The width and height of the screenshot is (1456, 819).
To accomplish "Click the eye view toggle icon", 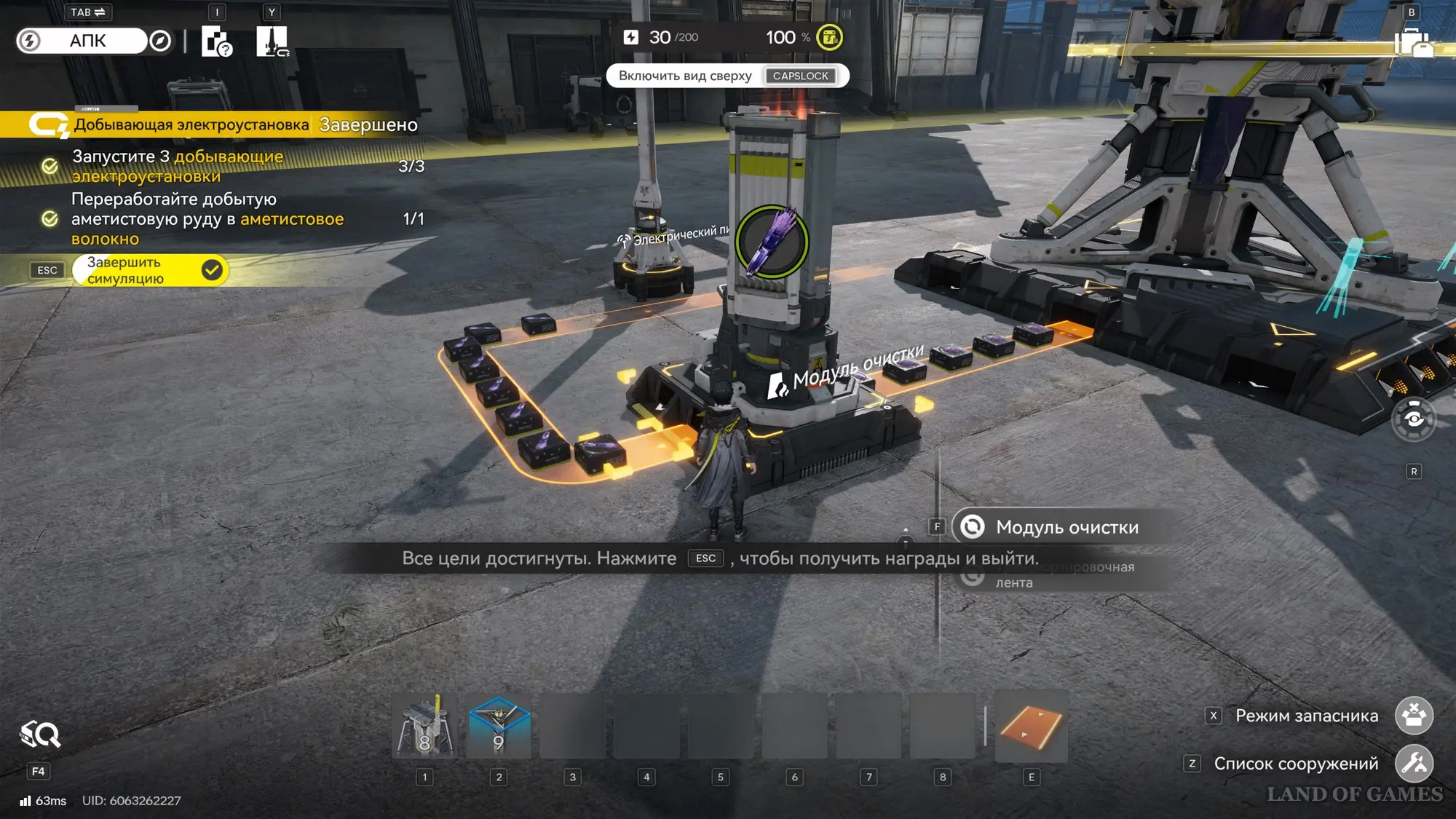I will (1414, 419).
